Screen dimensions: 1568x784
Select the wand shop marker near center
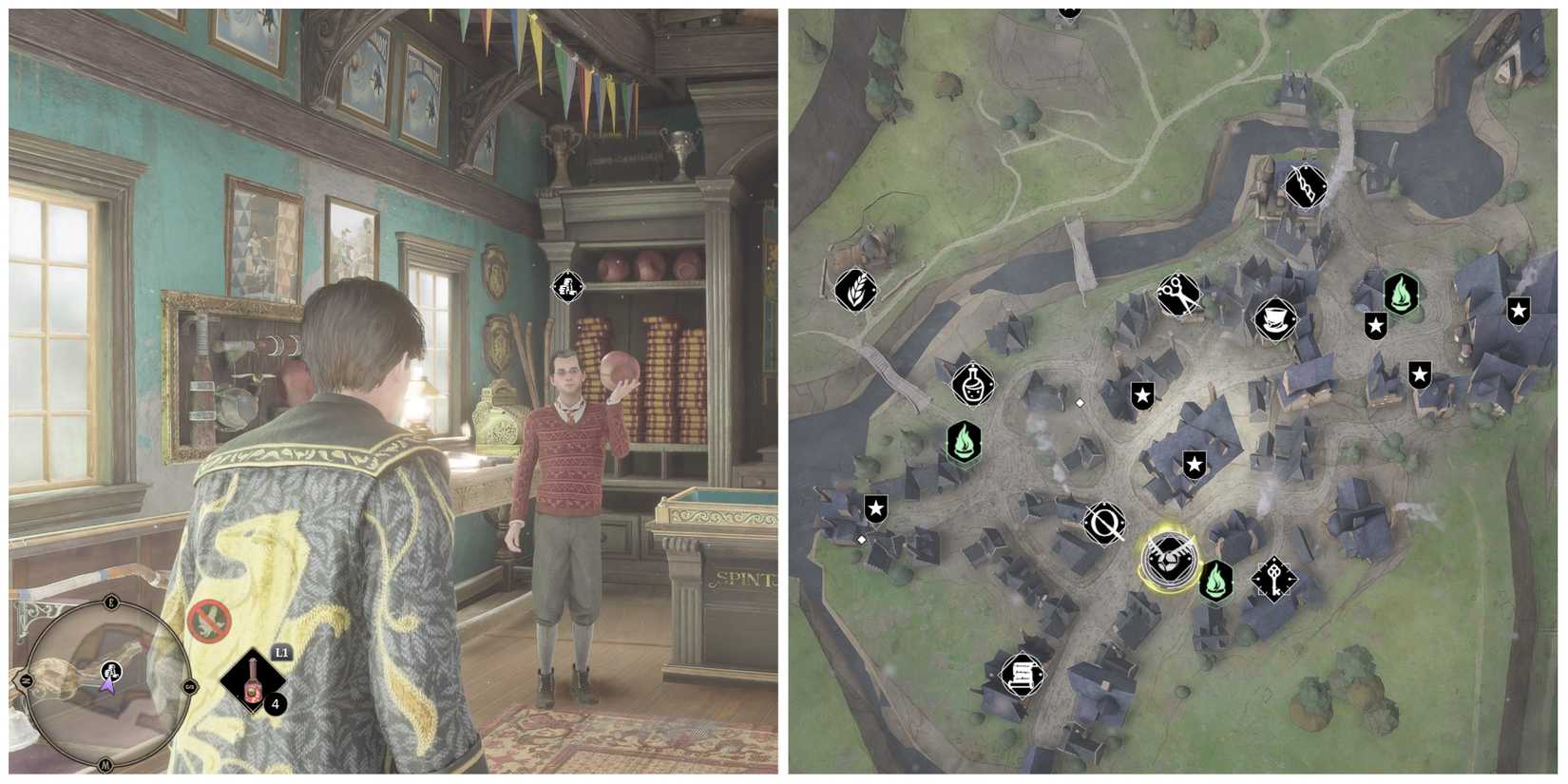pyautogui.click(x=1102, y=523)
